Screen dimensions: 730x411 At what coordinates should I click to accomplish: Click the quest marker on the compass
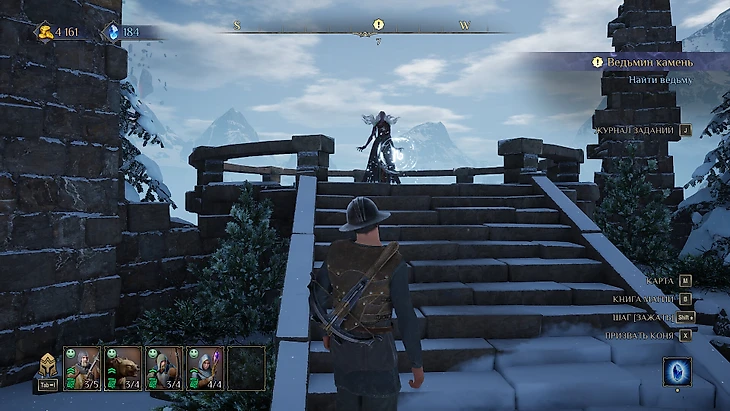coord(378,24)
